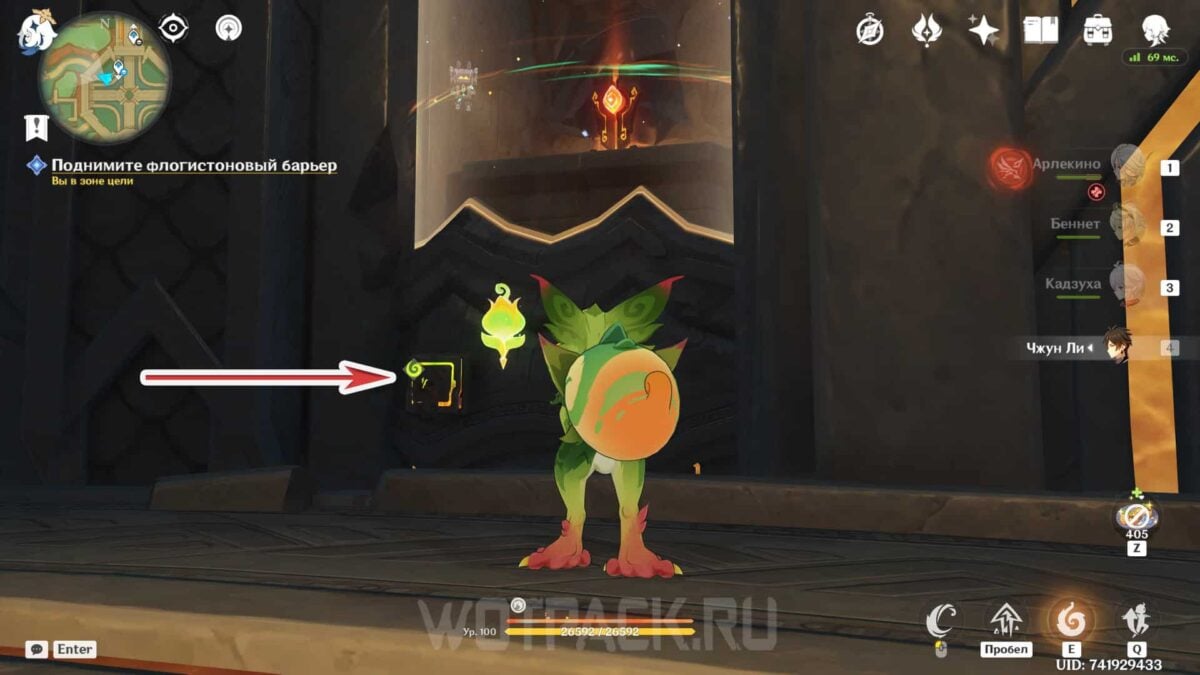Select the round star-arch icon near the minimap
Image resolution: width=1200 pixels, height=675 pixels.
click(x=229, y=28)
